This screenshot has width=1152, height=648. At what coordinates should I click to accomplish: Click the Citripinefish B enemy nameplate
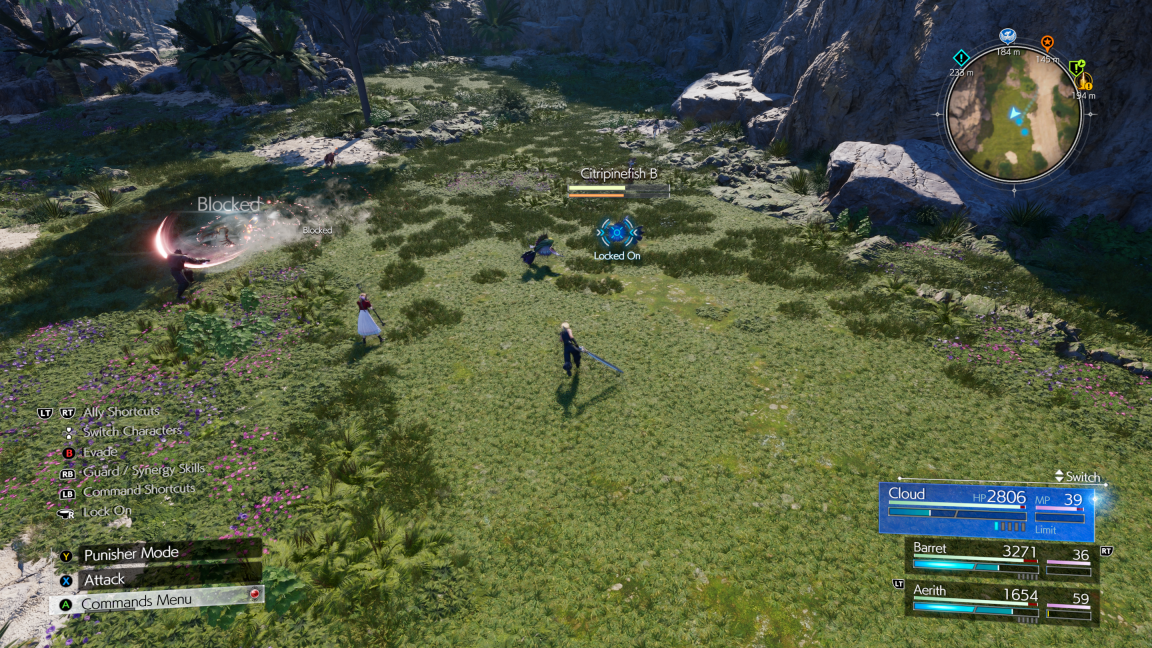pyautogui.click(x=618, y=174)
